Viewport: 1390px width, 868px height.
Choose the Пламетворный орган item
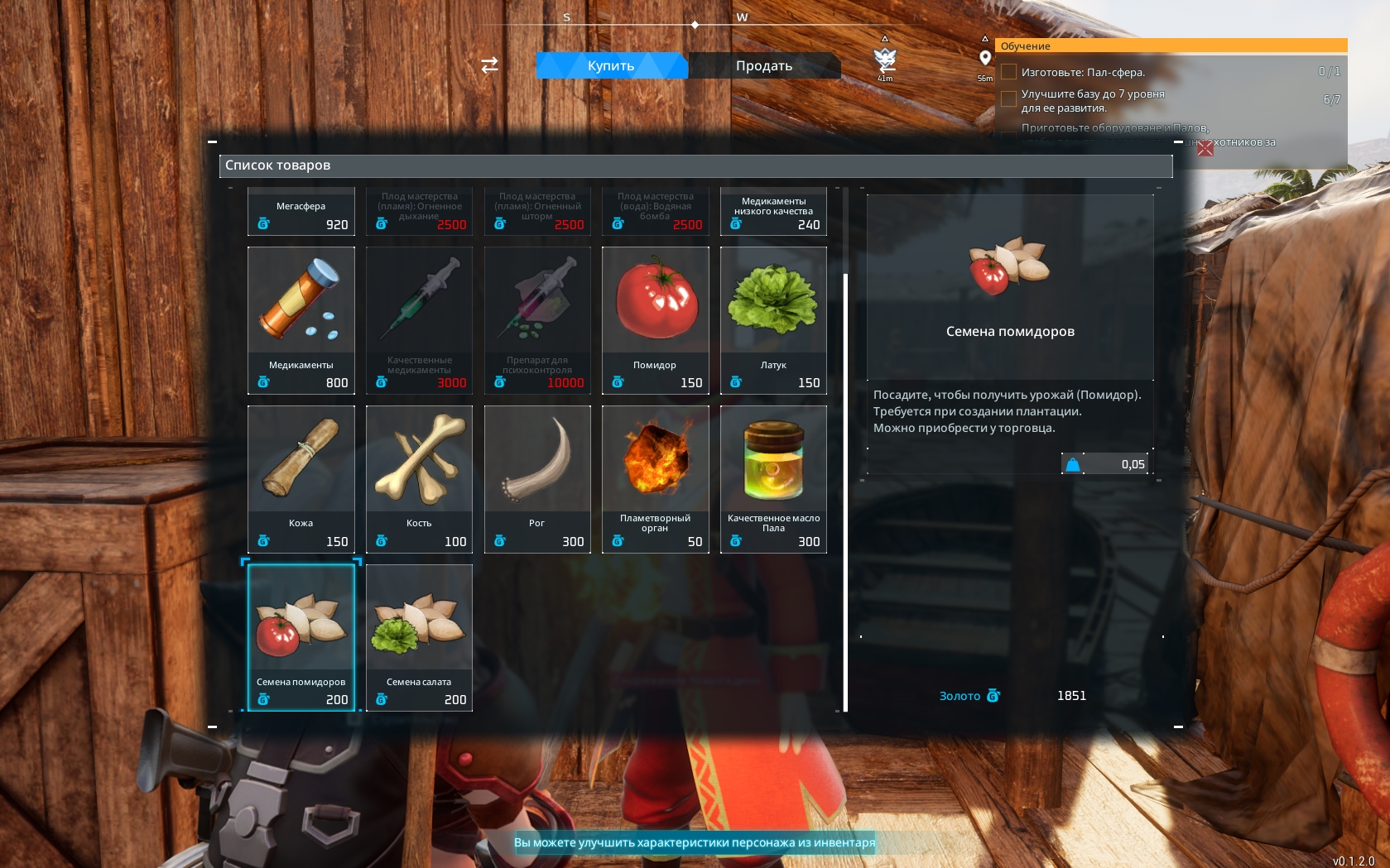(655, 478)
